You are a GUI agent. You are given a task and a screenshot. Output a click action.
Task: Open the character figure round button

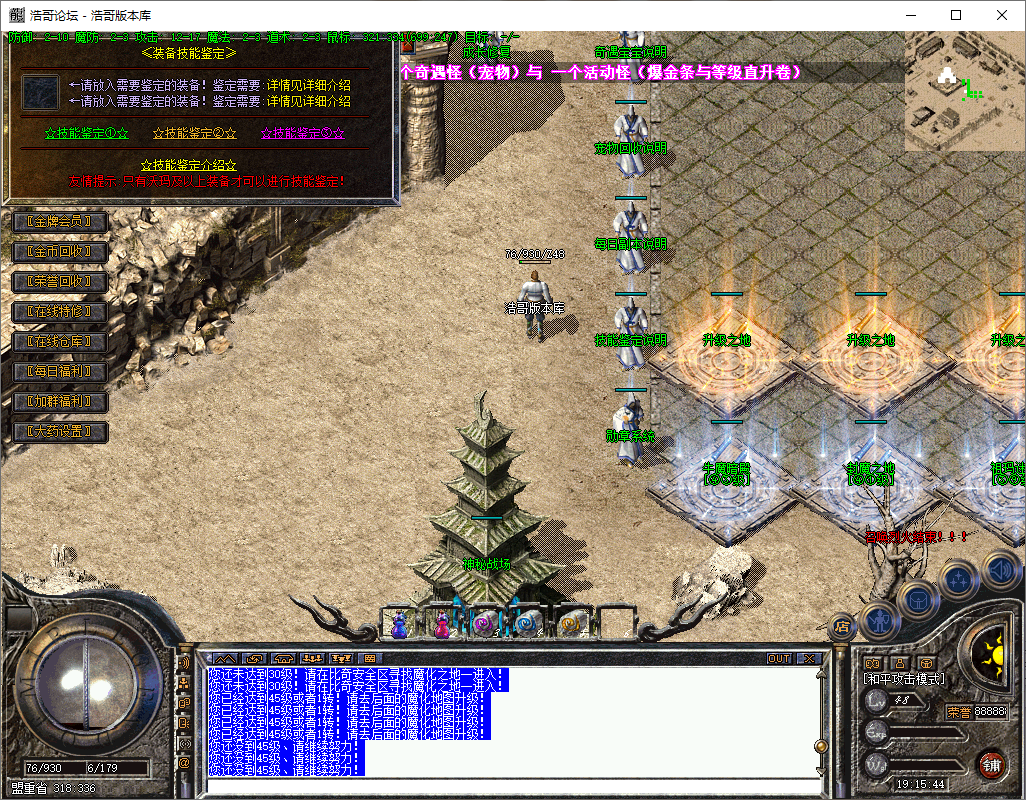point(882,620)
